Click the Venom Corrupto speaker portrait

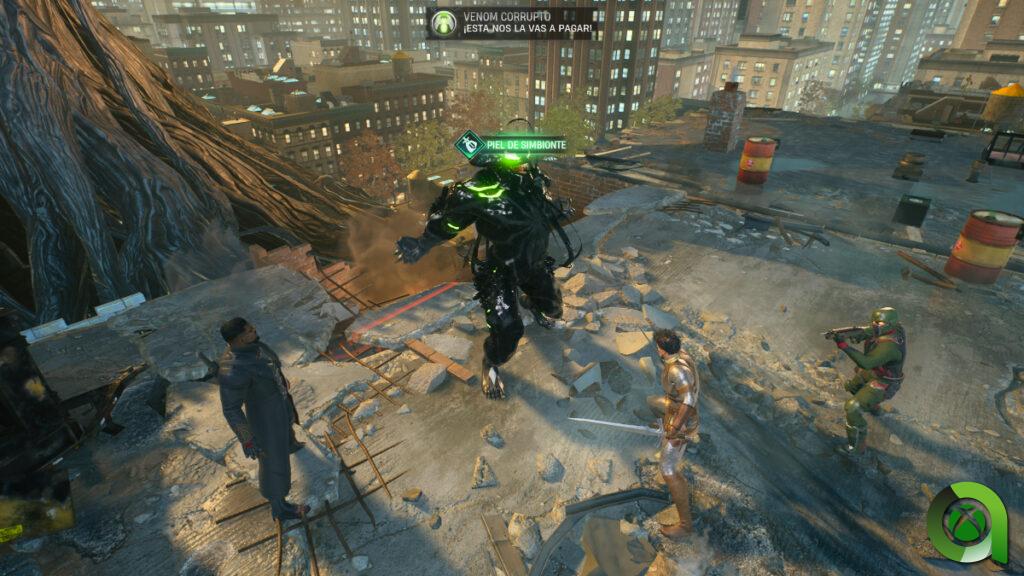tap(443, 23)
